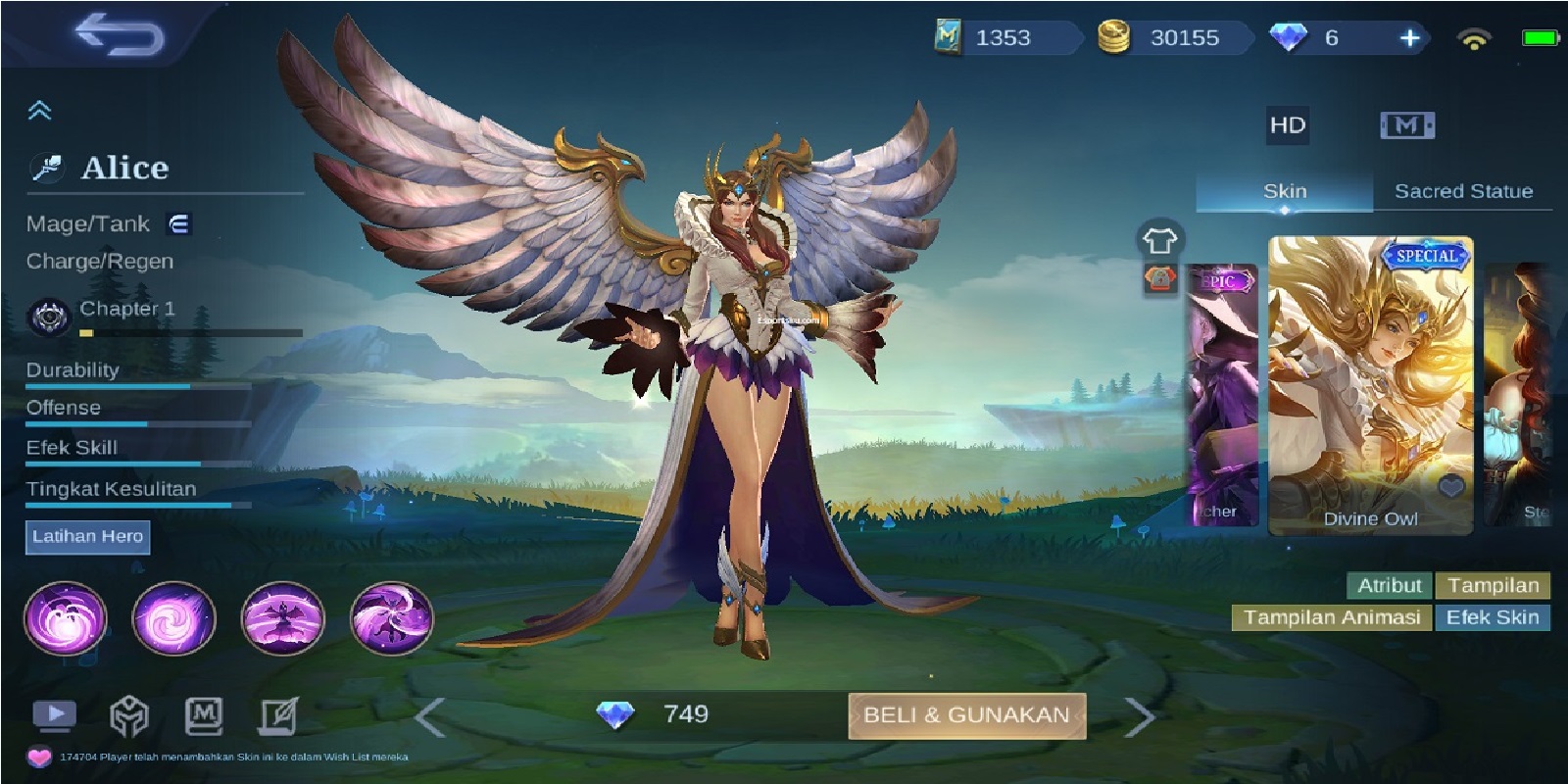Open Latihan Hero practice mode
This screenshot has width=1568, height=784.
[87, 537]
